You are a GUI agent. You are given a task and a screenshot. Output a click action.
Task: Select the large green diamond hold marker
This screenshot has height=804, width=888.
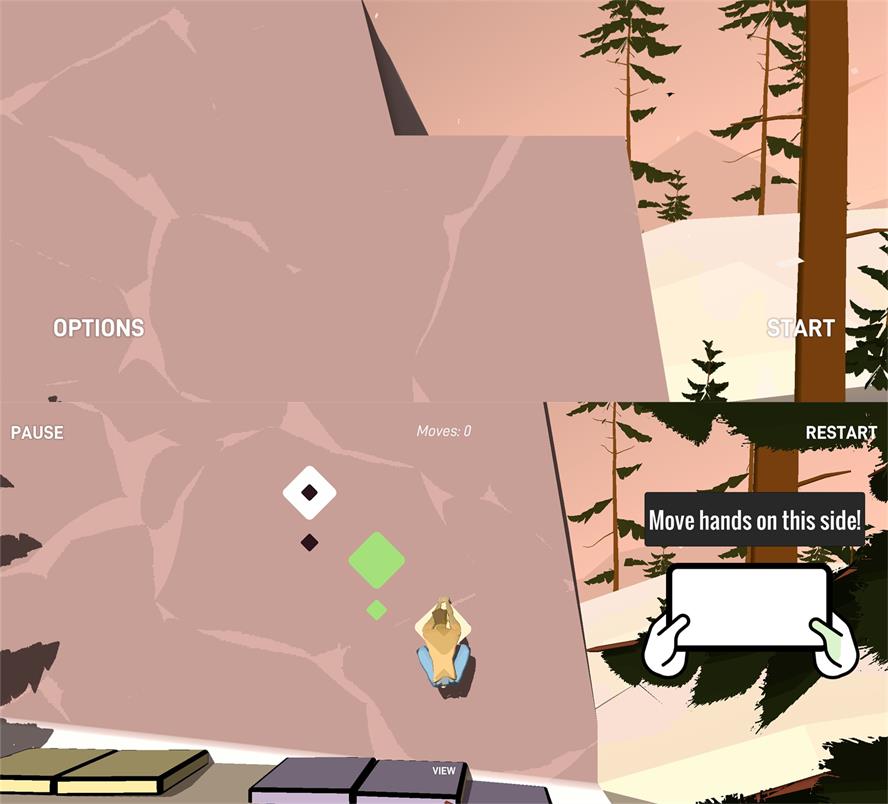tap(377, 560)
